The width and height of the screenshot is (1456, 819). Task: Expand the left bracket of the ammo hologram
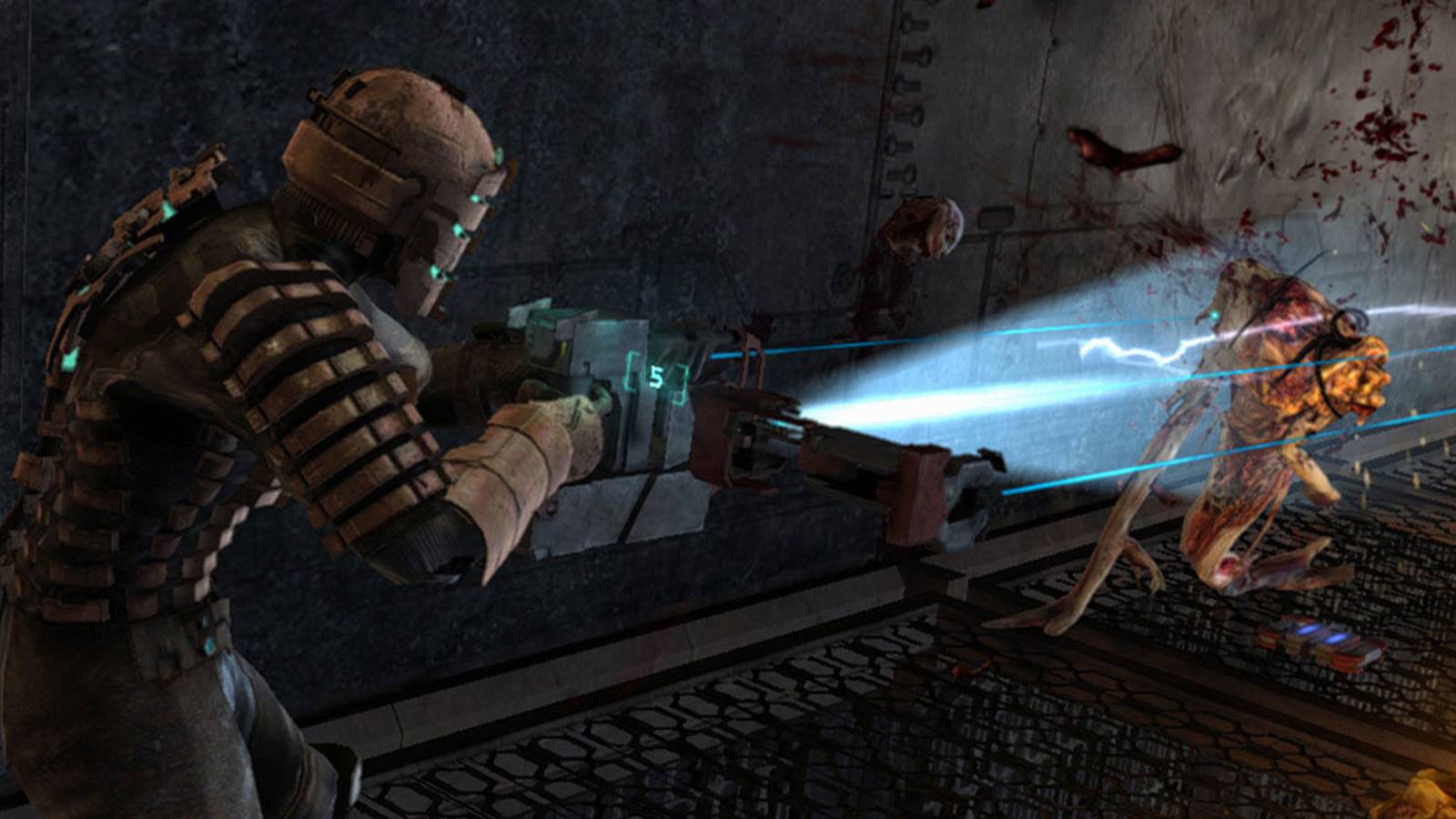pyautogui.click(x=628, y=371)
